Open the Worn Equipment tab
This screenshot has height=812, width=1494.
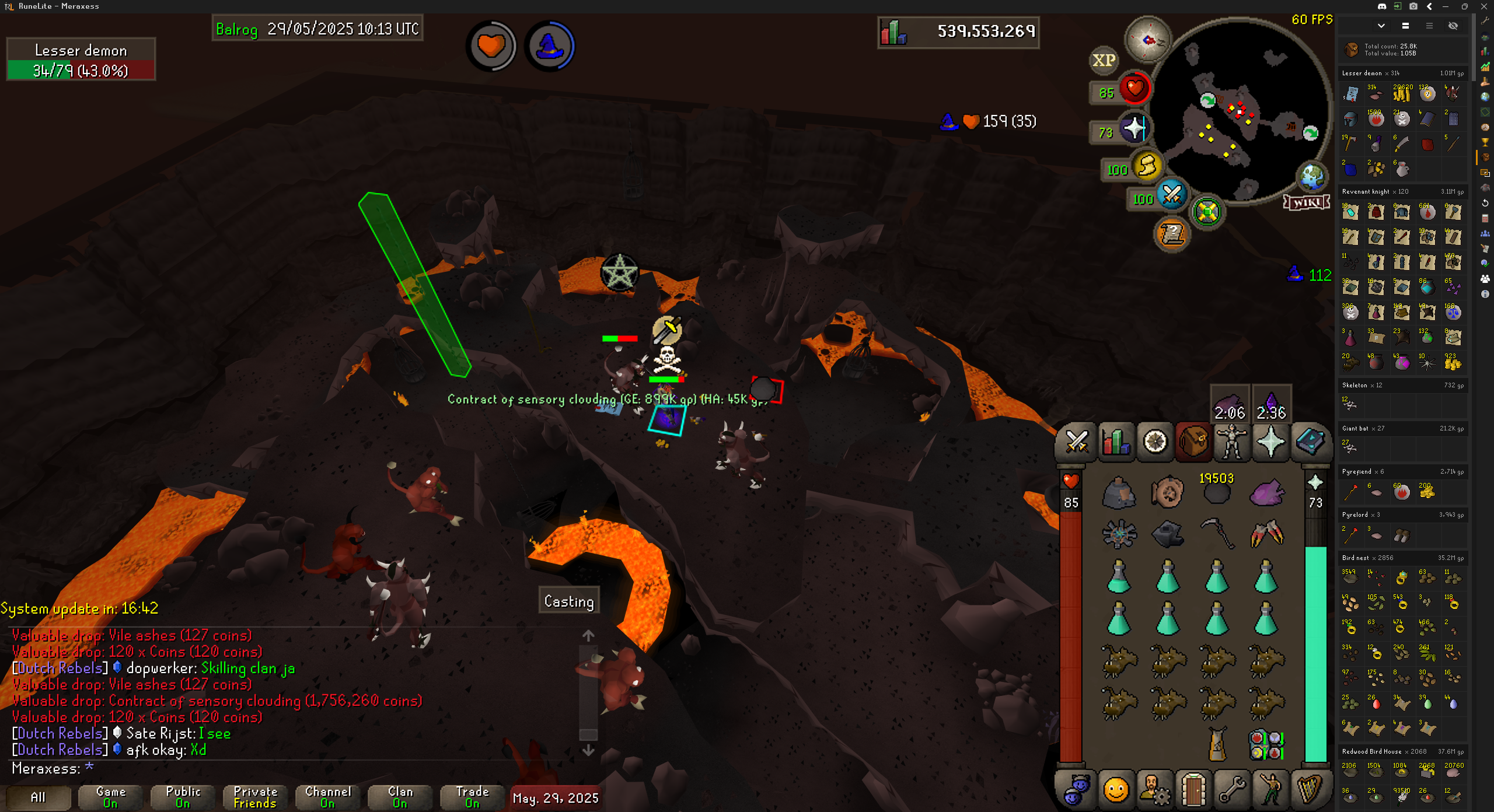pos(1232,442)
